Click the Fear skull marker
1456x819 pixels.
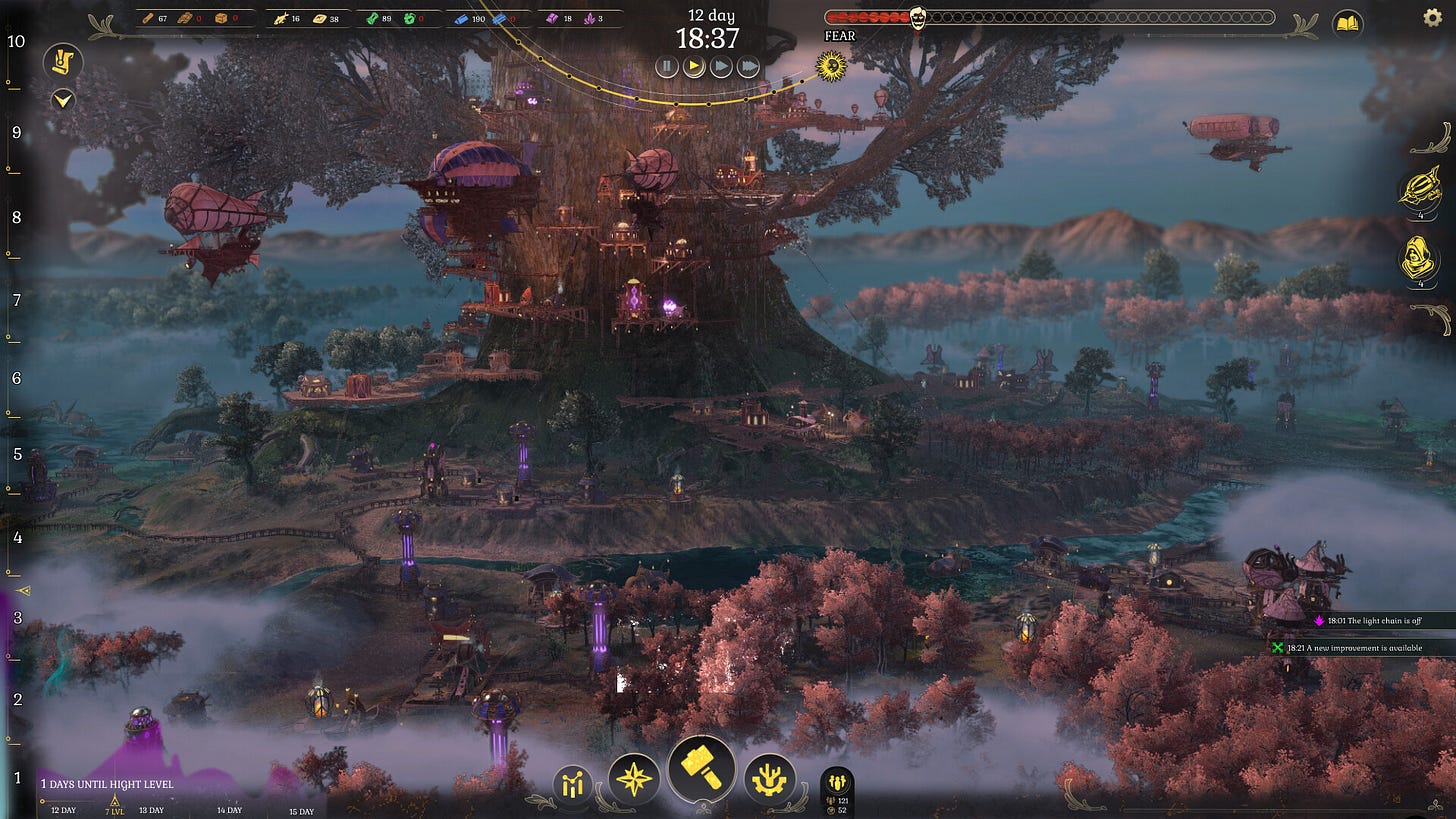[917, 17]
